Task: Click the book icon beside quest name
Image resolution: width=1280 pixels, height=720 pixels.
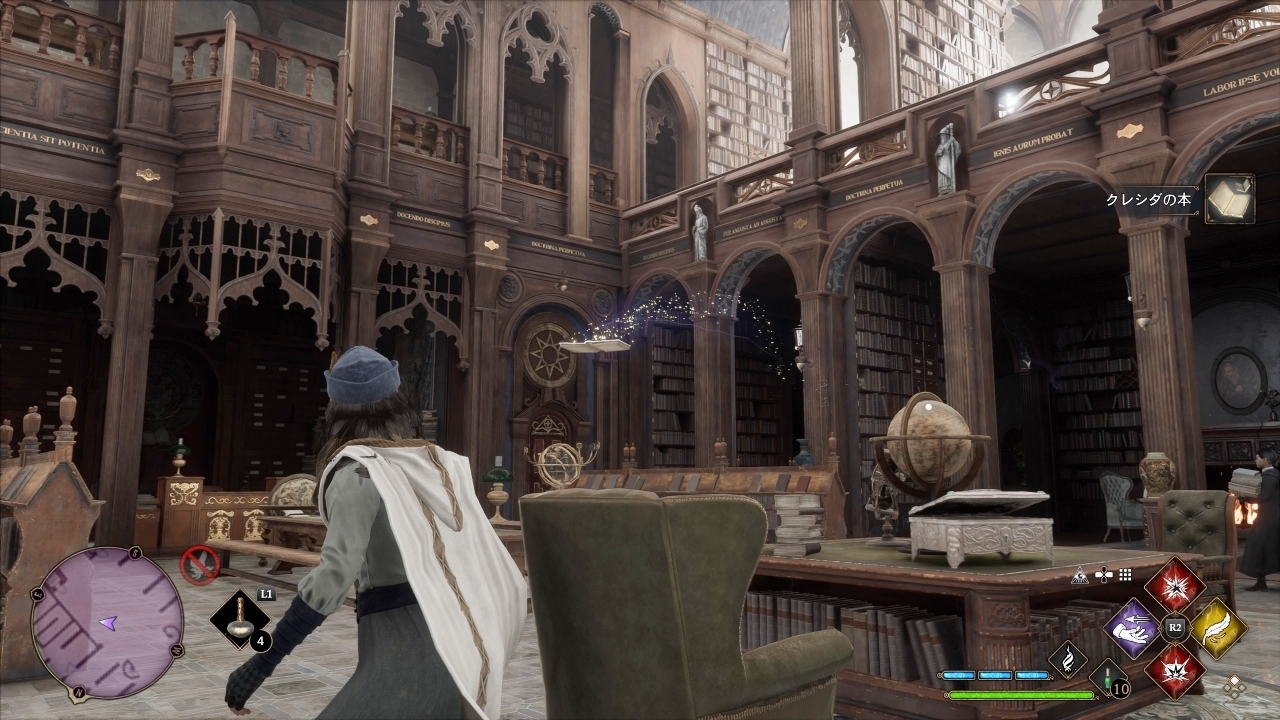Action: pos(1229,198)
